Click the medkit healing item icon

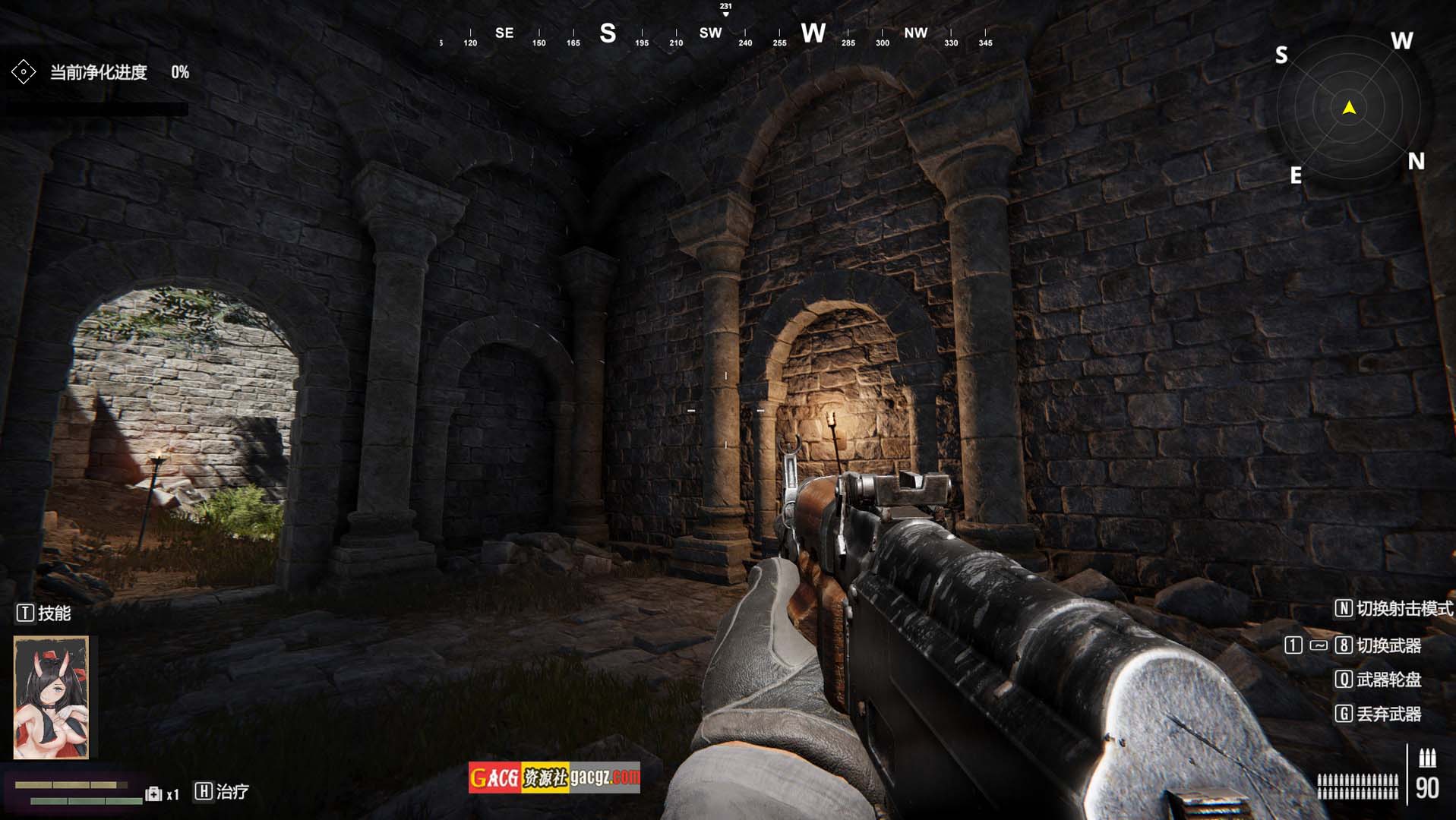point(154,793)
